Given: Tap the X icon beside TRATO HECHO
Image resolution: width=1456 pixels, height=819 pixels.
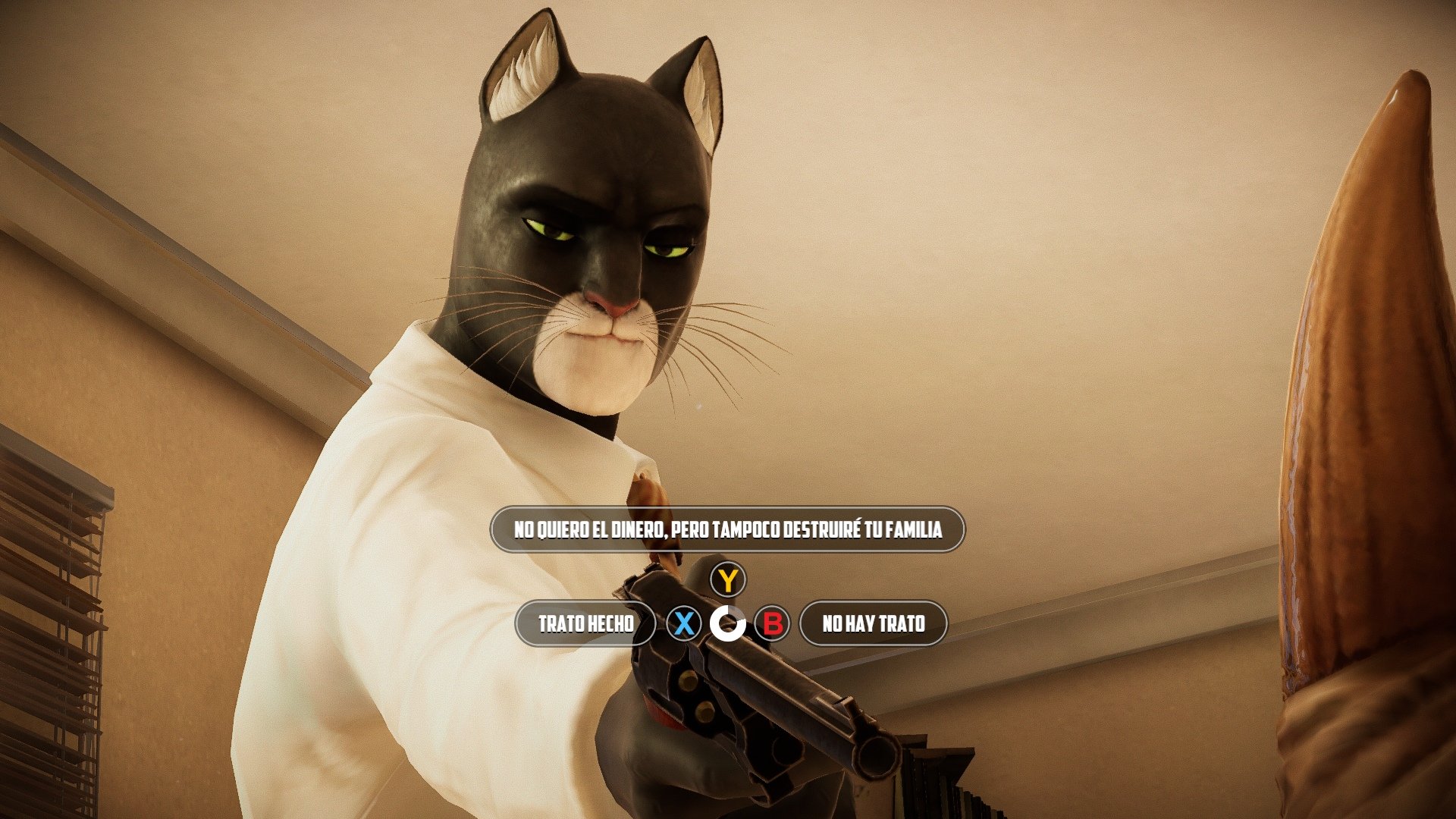Looking at the screenshot, I should [683, 624].
